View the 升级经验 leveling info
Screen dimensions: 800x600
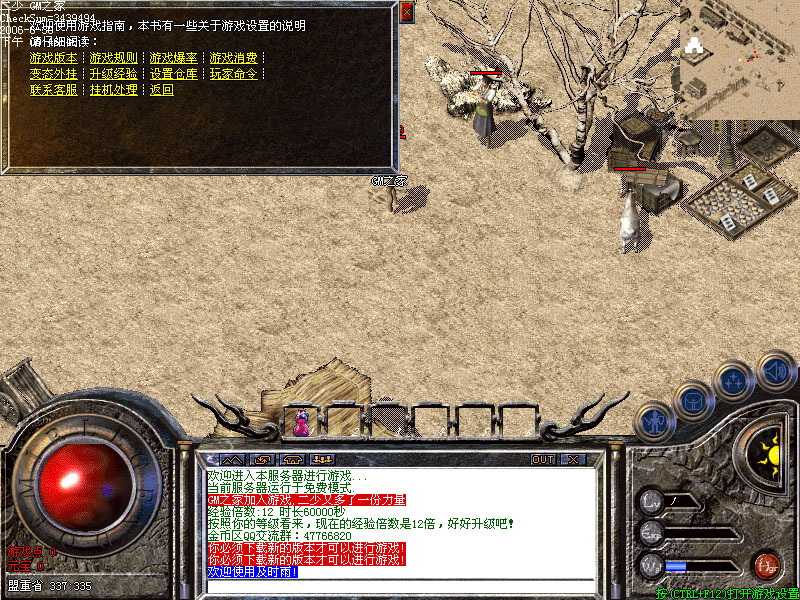[113, 74]
